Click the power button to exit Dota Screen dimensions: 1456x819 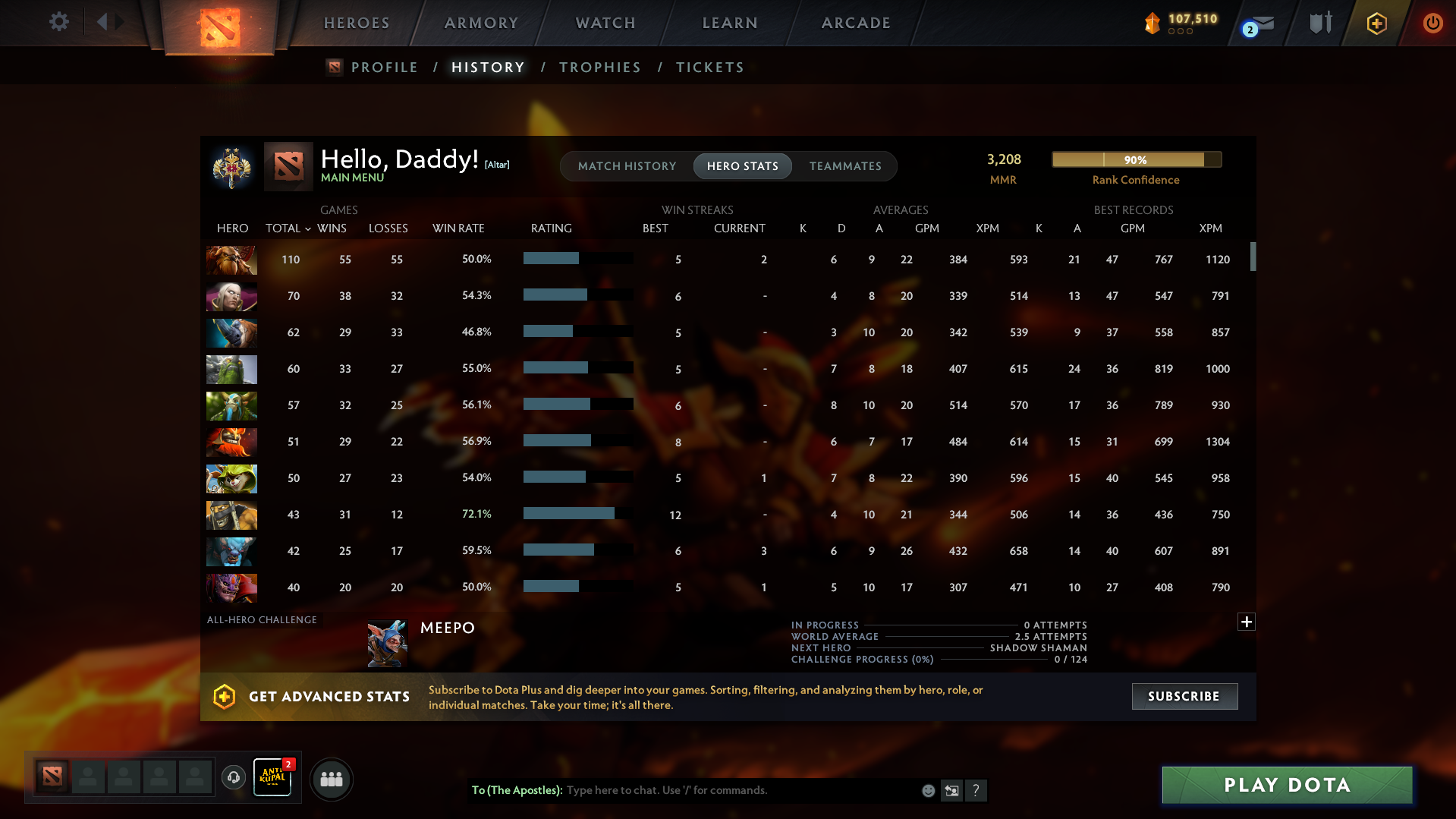pyautogui.click(x=1432, y=23)
